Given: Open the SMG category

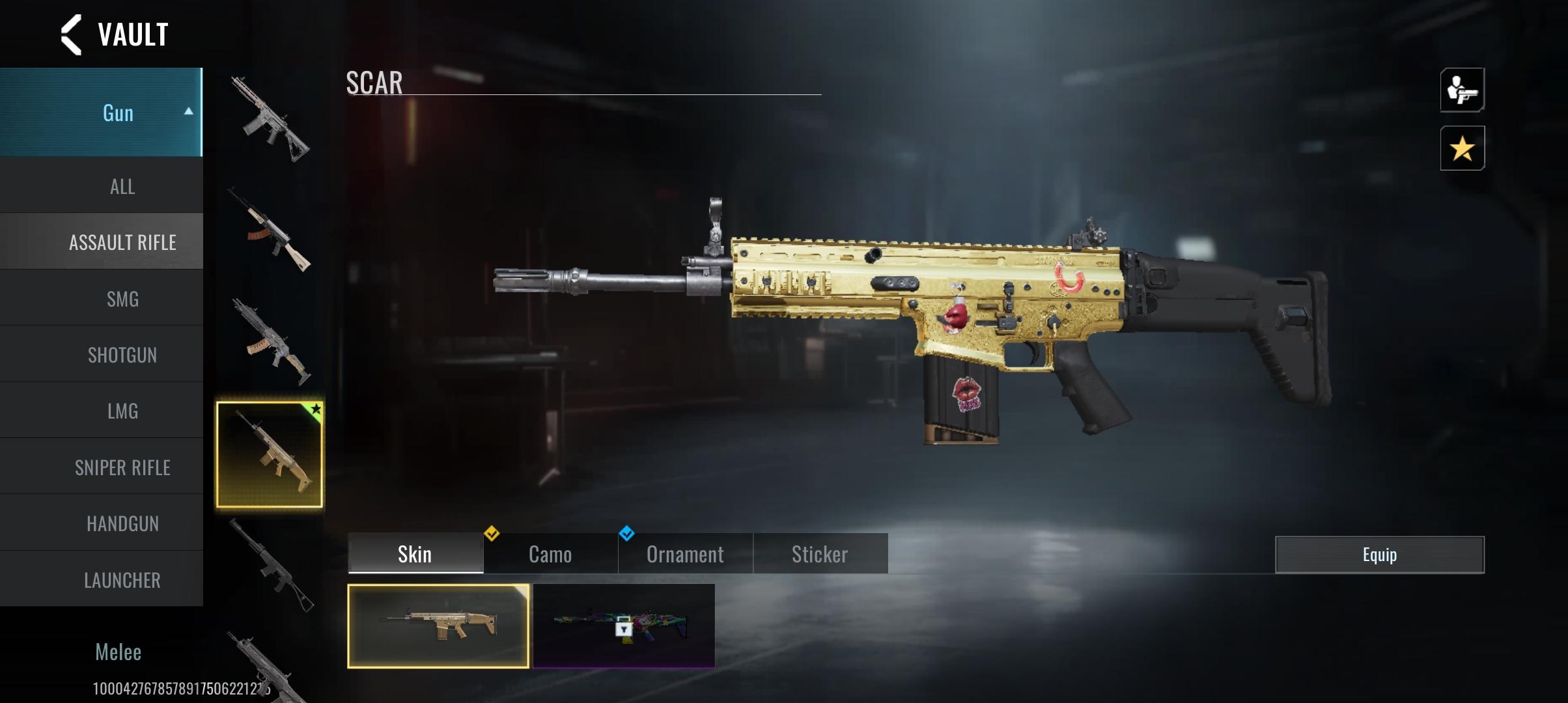Looking at the screenshot, I should pyautogui.click(x=122, y=299).
